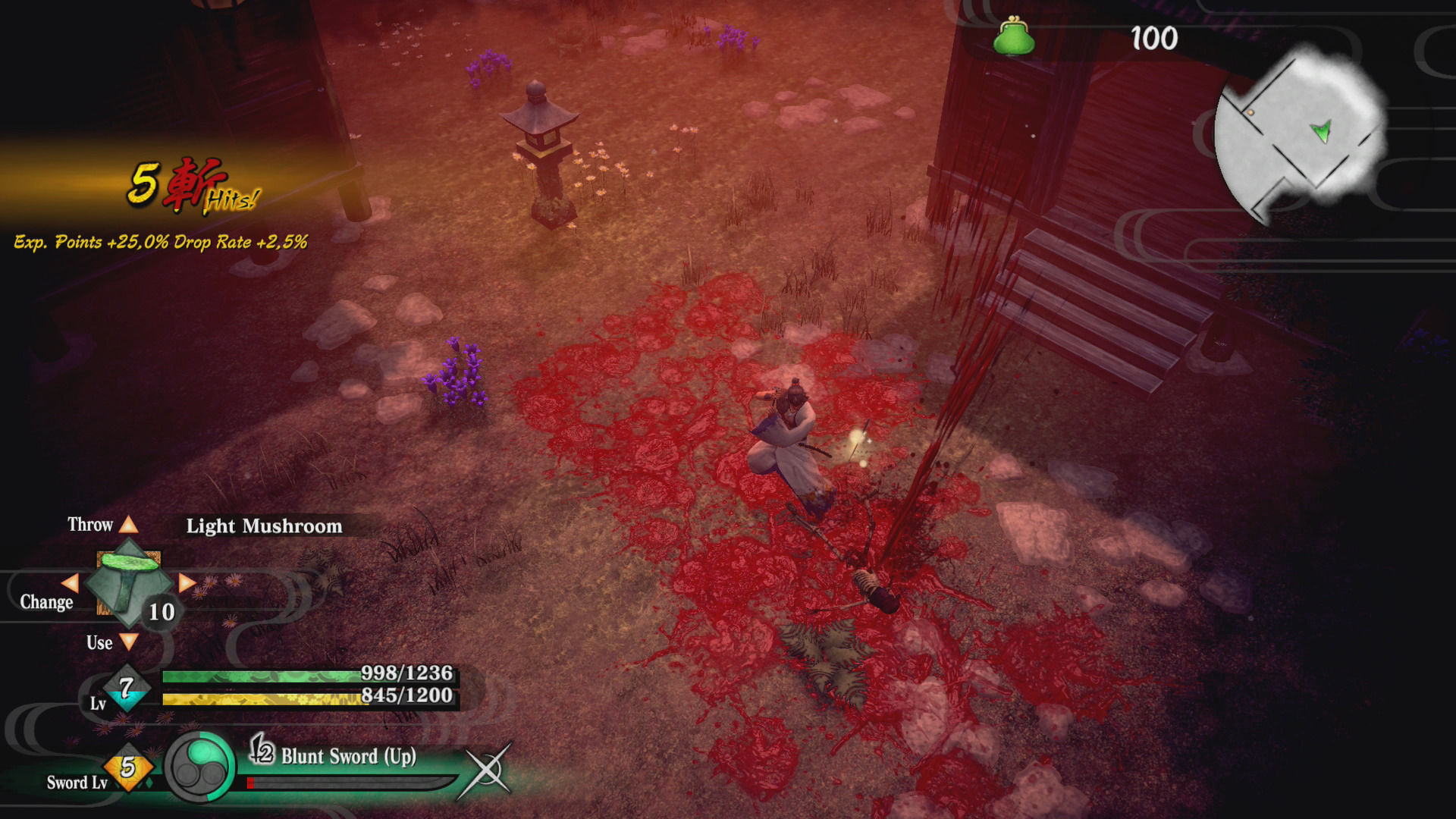The height and width of the screenshot is (819, 1456).
Task: Select the Blunt Sword (Up) weapon entry
Action: click(x=348, y=756)
